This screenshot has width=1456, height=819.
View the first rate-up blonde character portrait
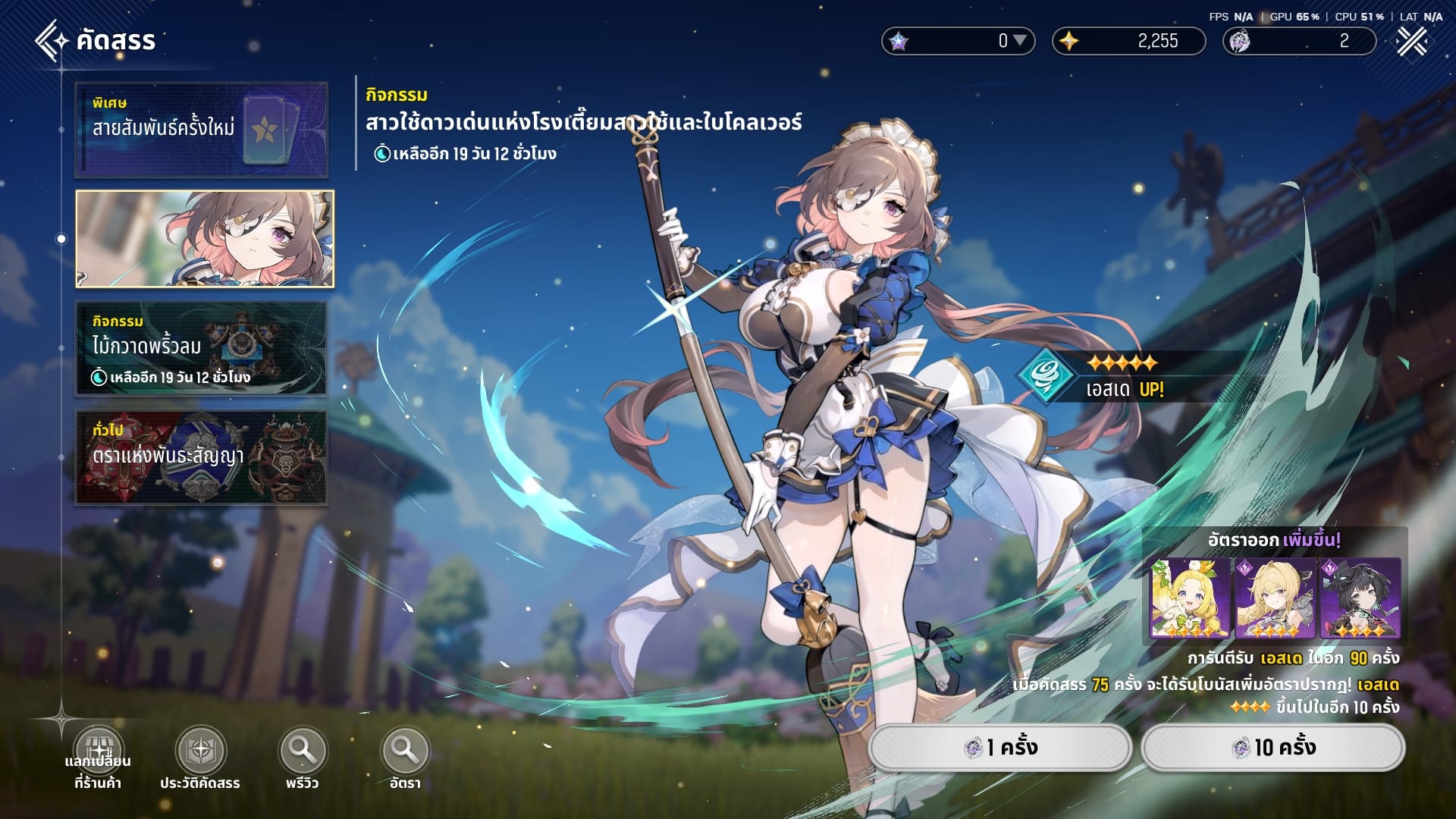1190,598
